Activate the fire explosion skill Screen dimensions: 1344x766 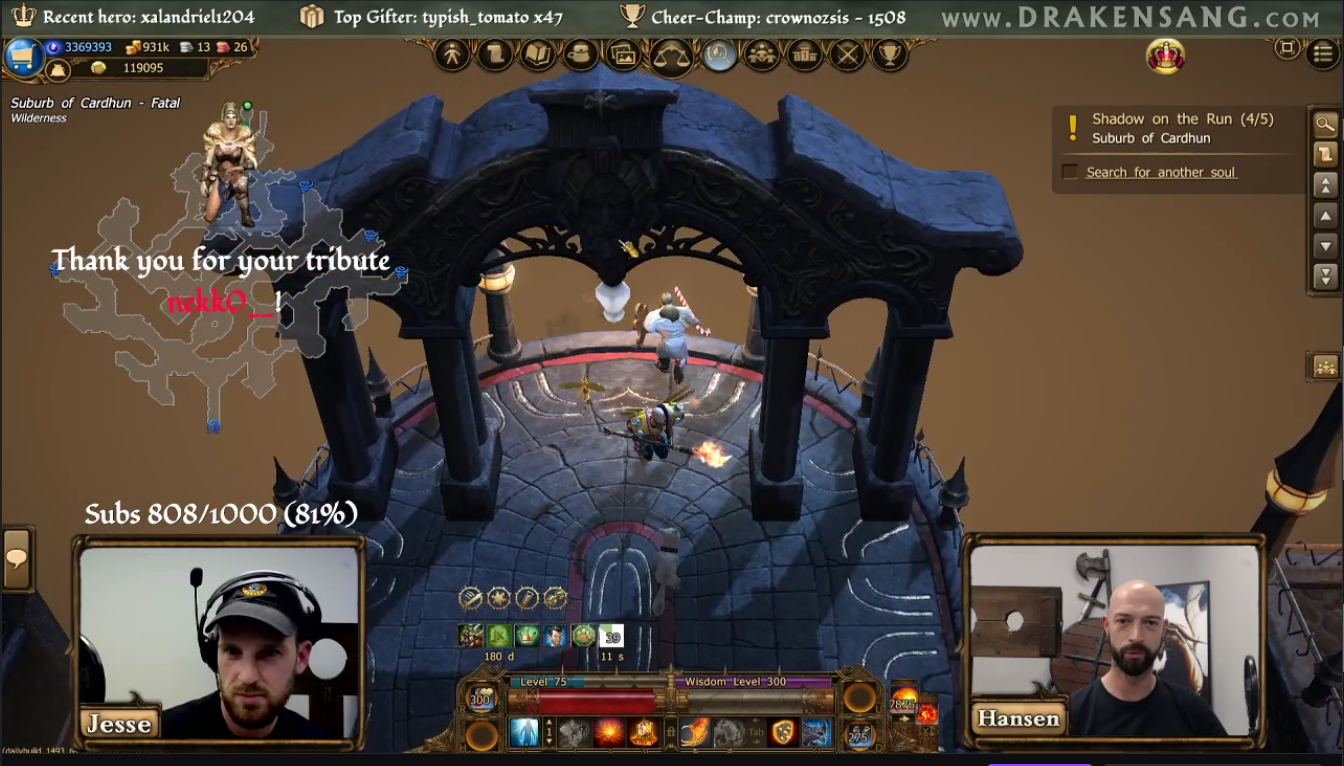[609, 733]
